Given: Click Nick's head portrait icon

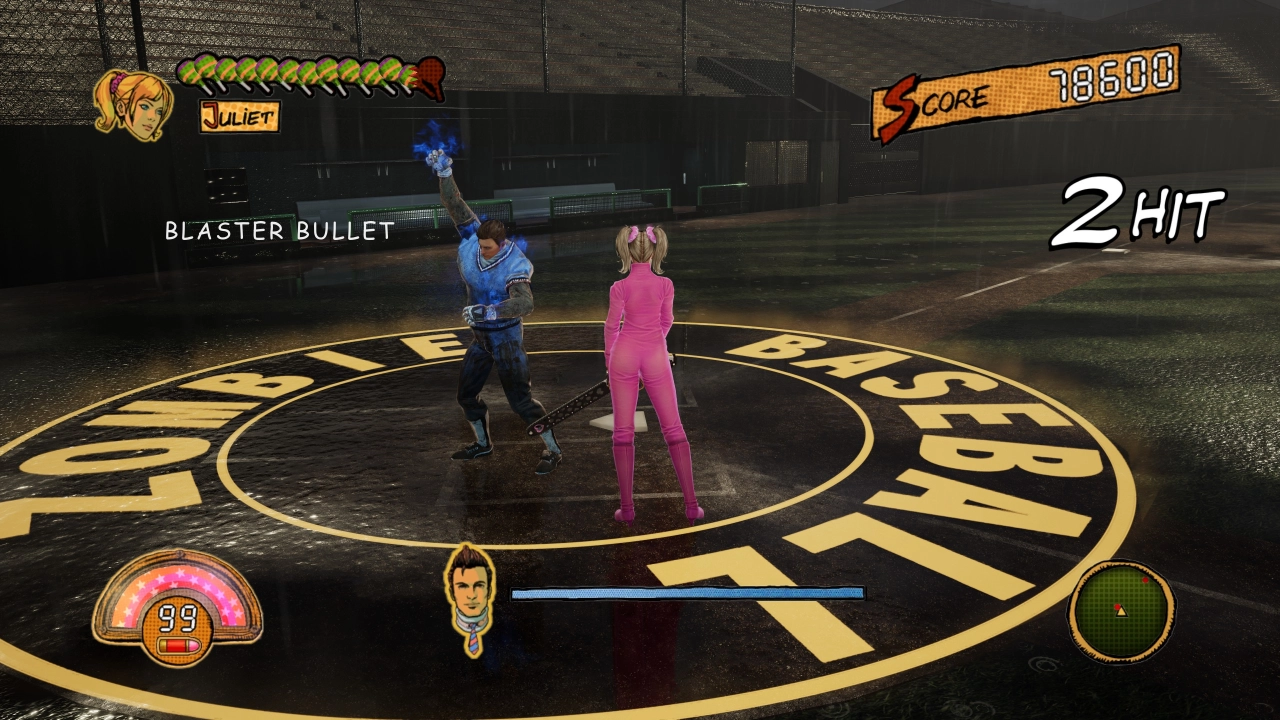Looking at the screenshot, I should [470, 593].
